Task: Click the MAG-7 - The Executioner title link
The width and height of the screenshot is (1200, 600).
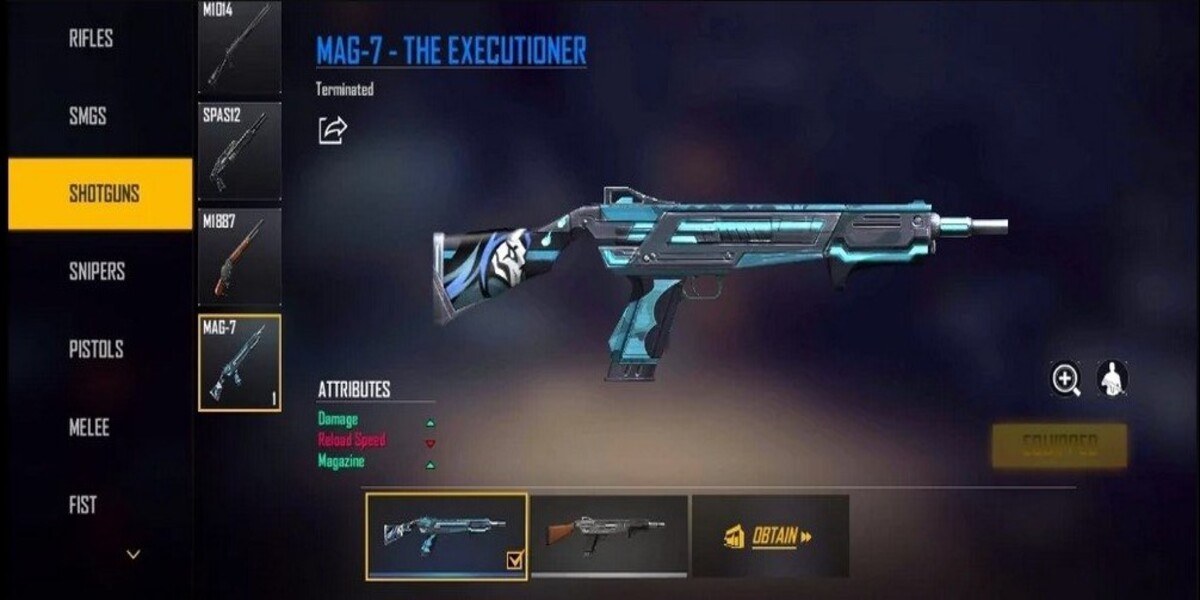Action: point(451,50)
